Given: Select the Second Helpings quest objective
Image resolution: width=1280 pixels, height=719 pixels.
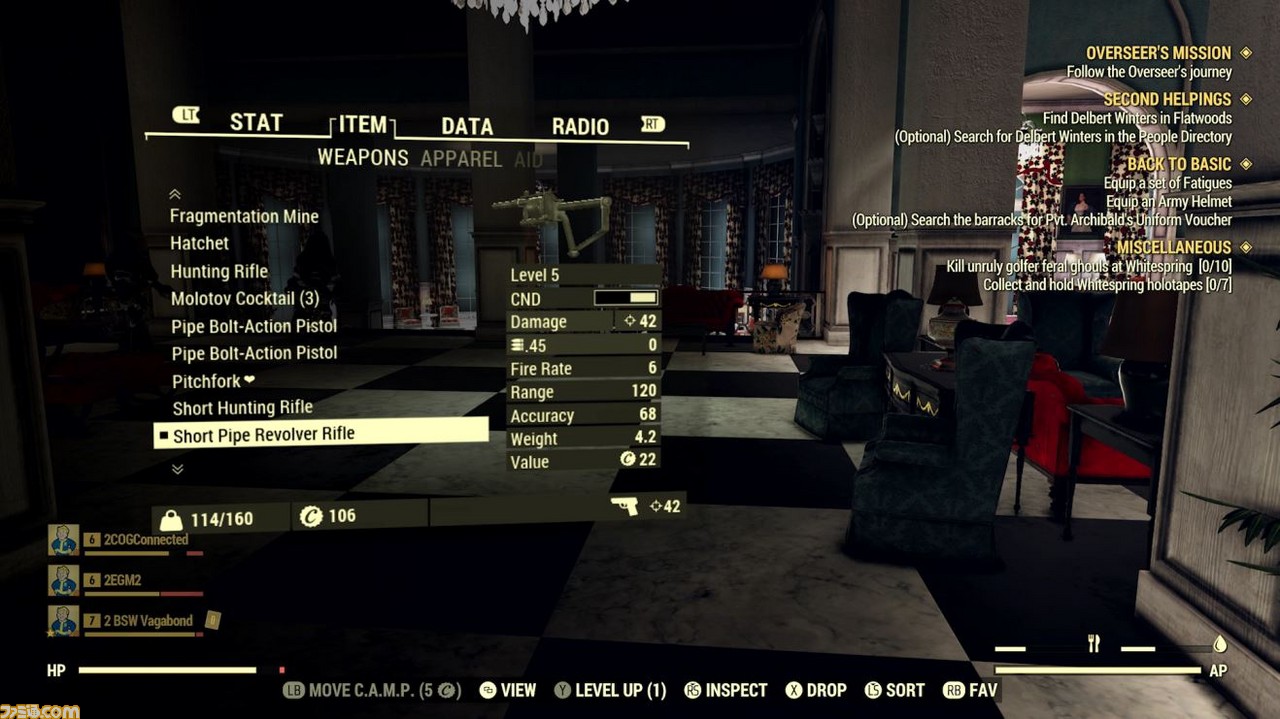Looking at the screenshot, I should tap(1167, 99).
